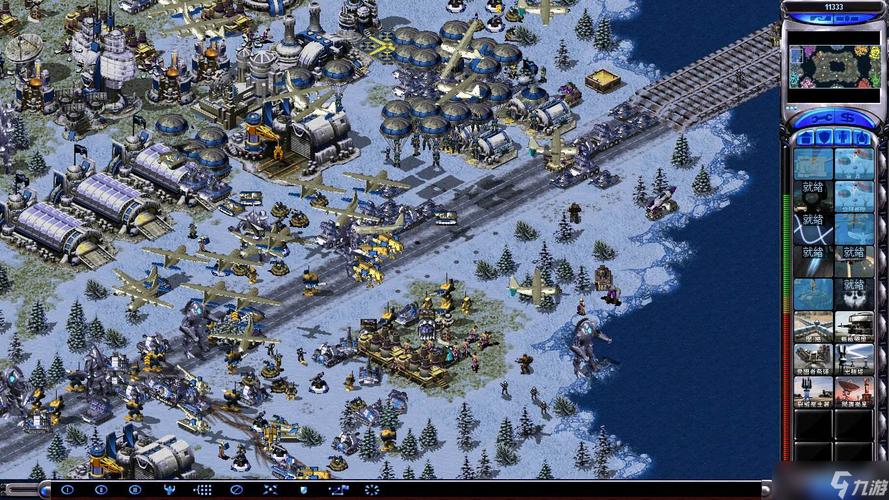
Task: Select team 2 on the command bar
Action: 102,490
